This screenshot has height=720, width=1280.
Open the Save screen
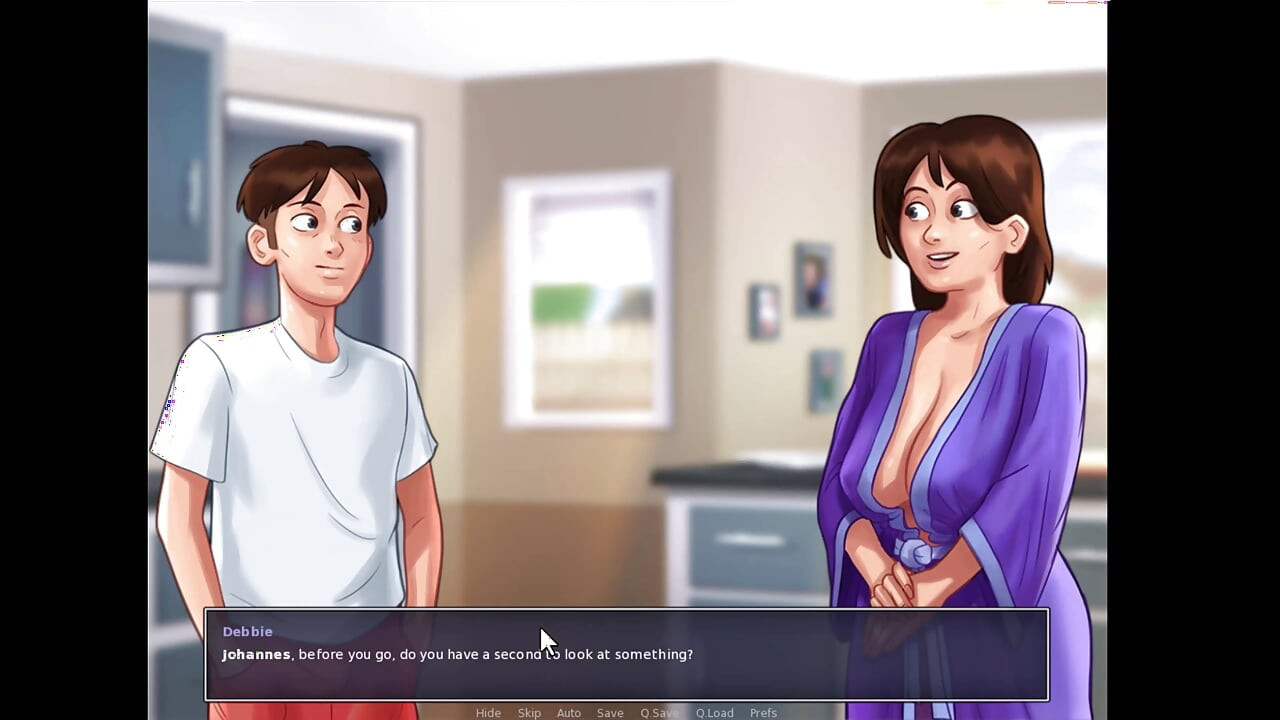[x=610, y=712]
